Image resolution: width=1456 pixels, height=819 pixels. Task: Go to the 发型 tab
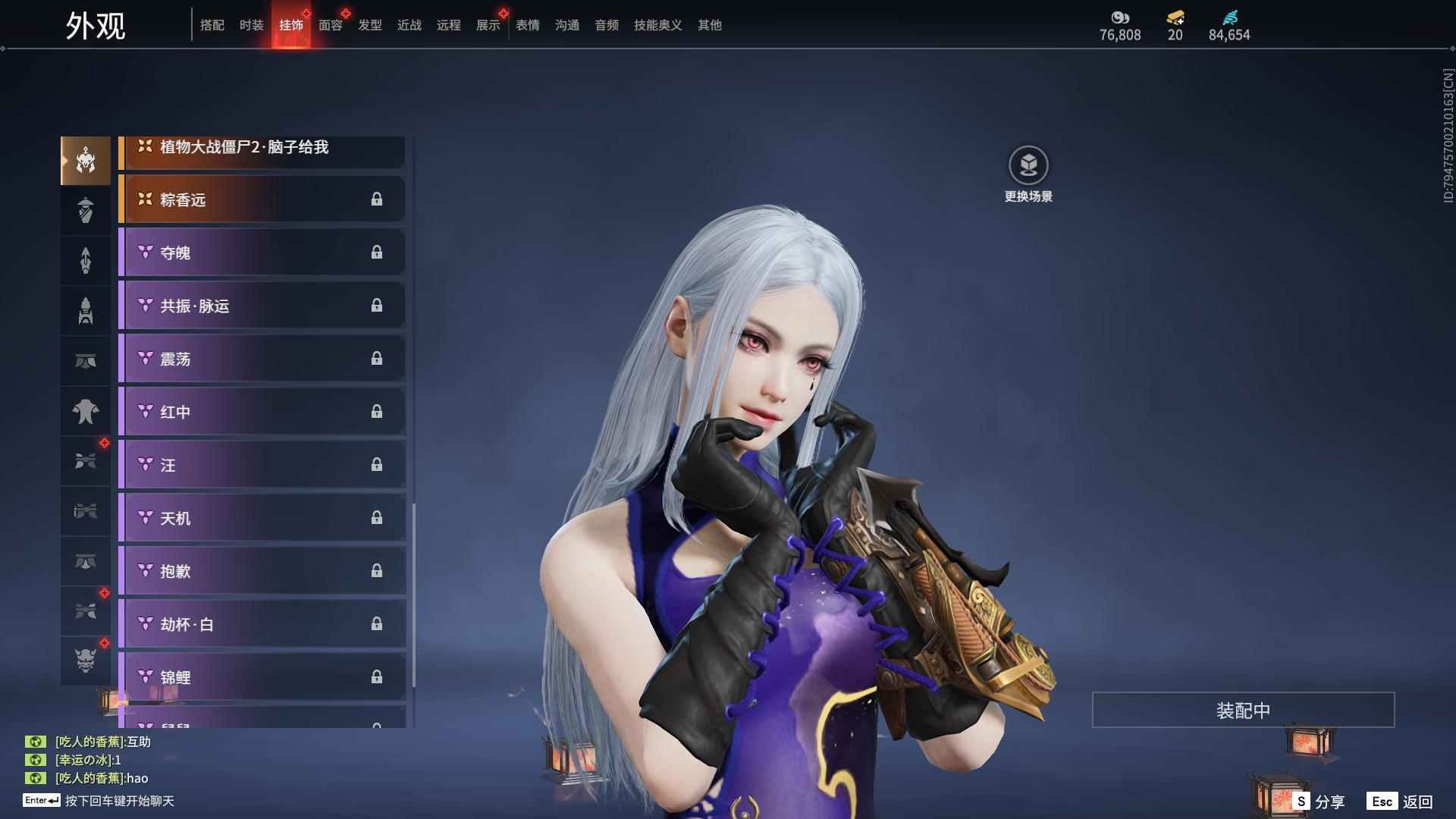click(x=370, y=25)
